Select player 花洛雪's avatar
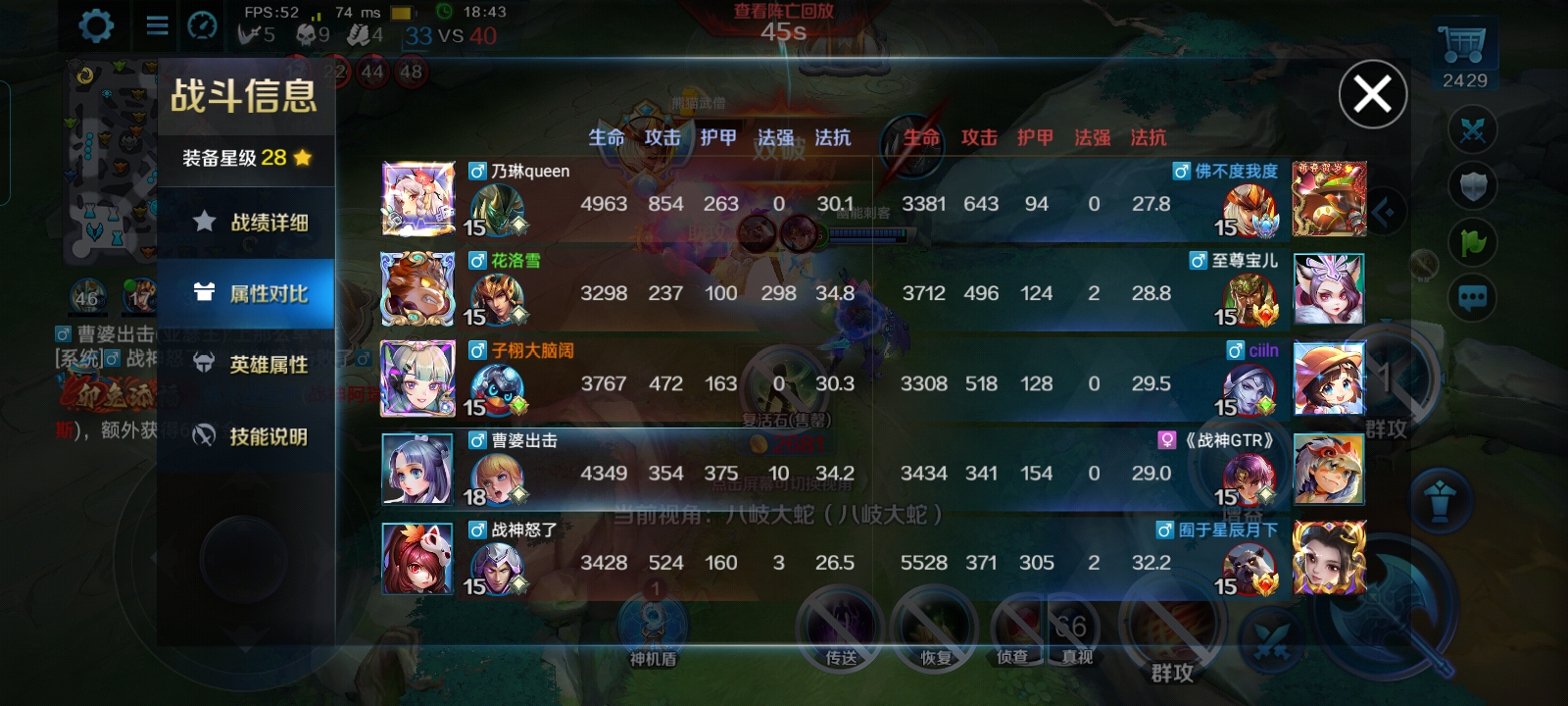 (418, 289)
